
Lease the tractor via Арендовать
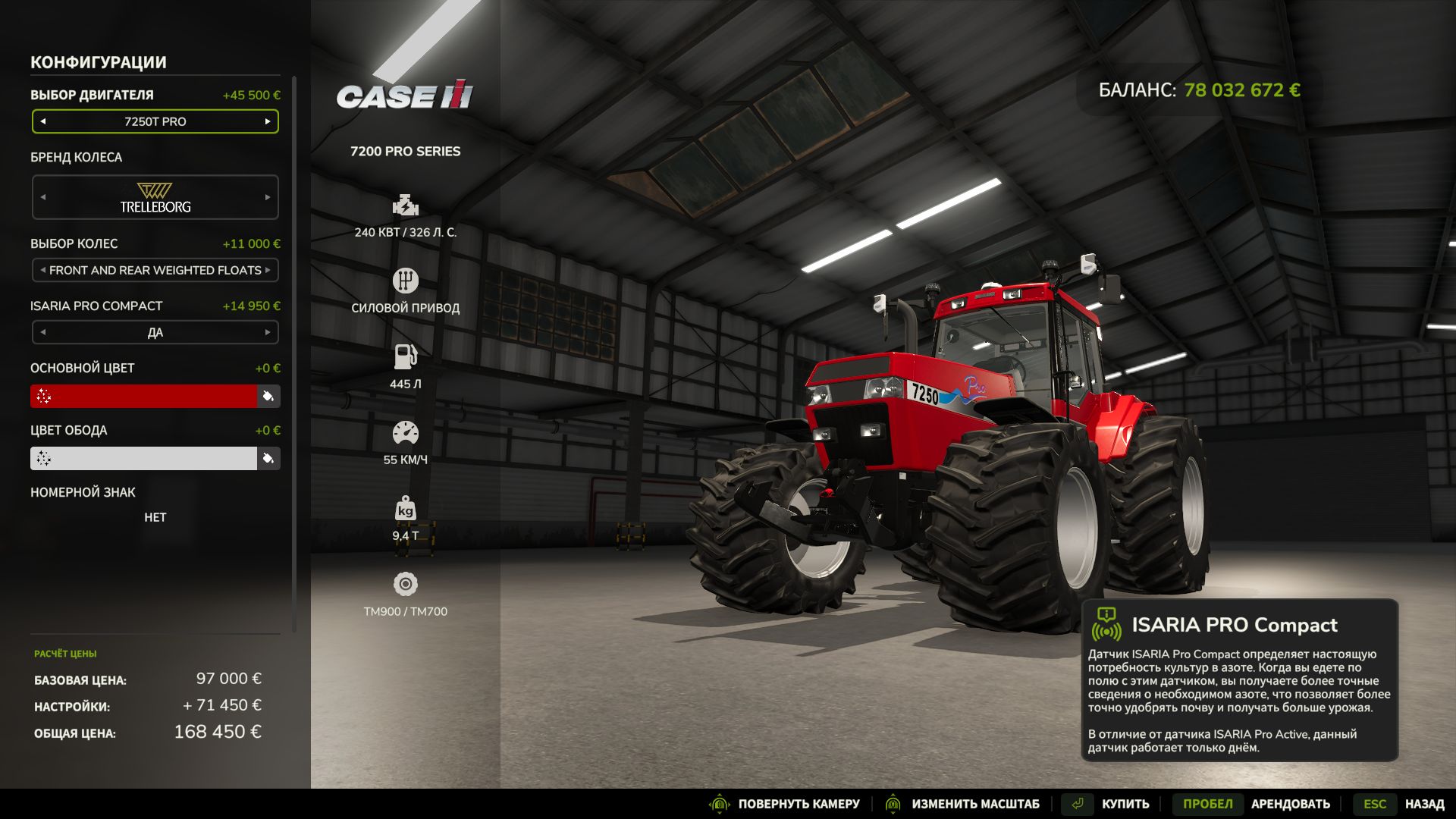pyautogui.click(x=1290, y=804)
